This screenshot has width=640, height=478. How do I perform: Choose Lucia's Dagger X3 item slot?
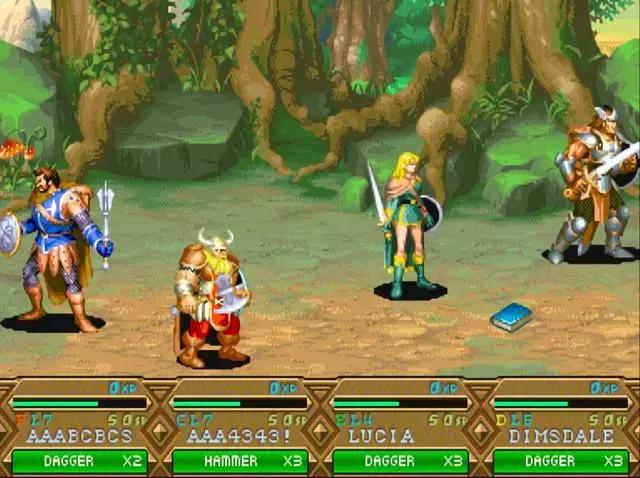point(400,461)
